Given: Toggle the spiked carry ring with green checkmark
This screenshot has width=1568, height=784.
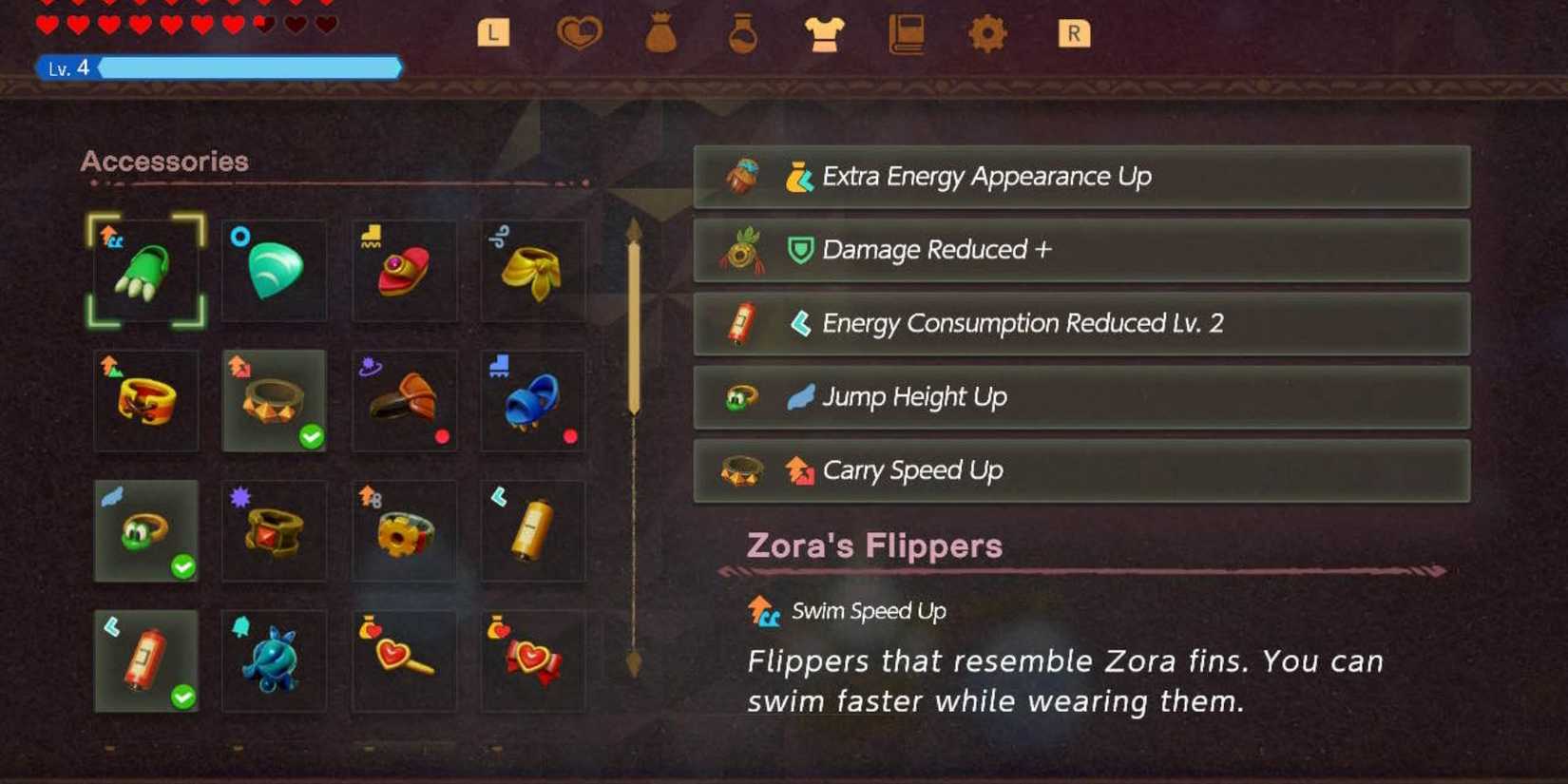Looking at the screenshot, I should (x=274, y=399).
